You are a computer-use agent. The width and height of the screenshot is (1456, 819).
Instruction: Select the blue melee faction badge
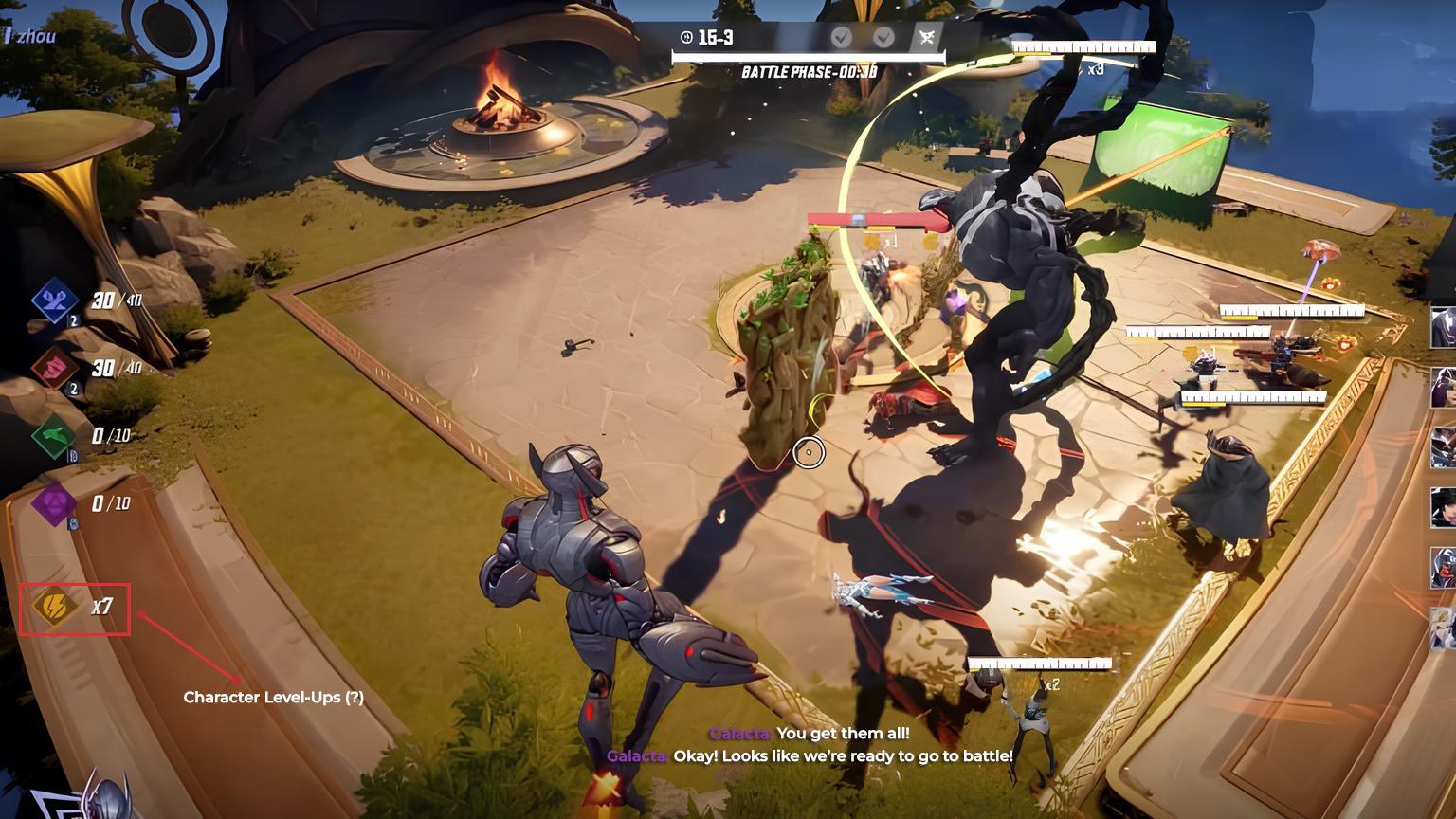[56, 301]
